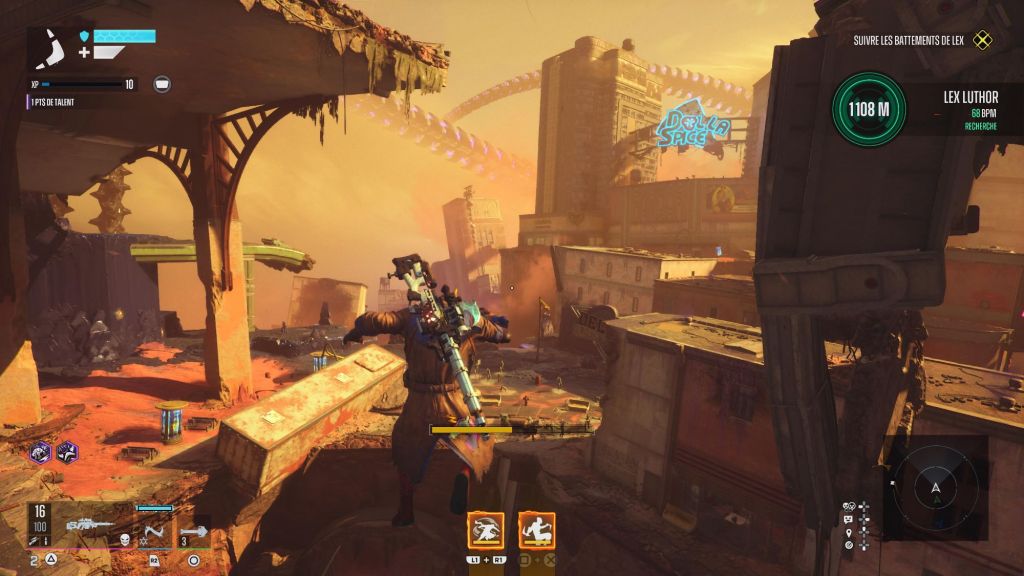The image size is (1024, 576).
Task: Open the circular minimap radar
Action: [935, 490]
